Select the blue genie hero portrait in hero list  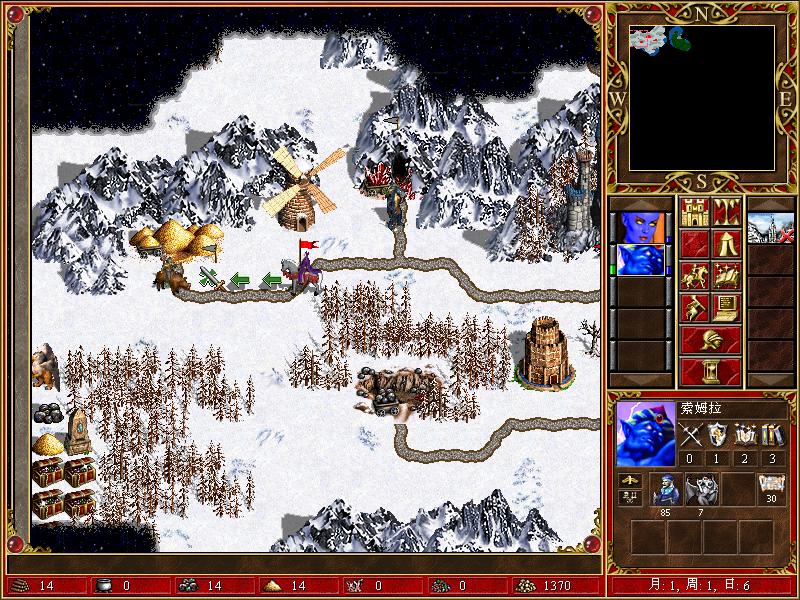[x=638, y=259]
